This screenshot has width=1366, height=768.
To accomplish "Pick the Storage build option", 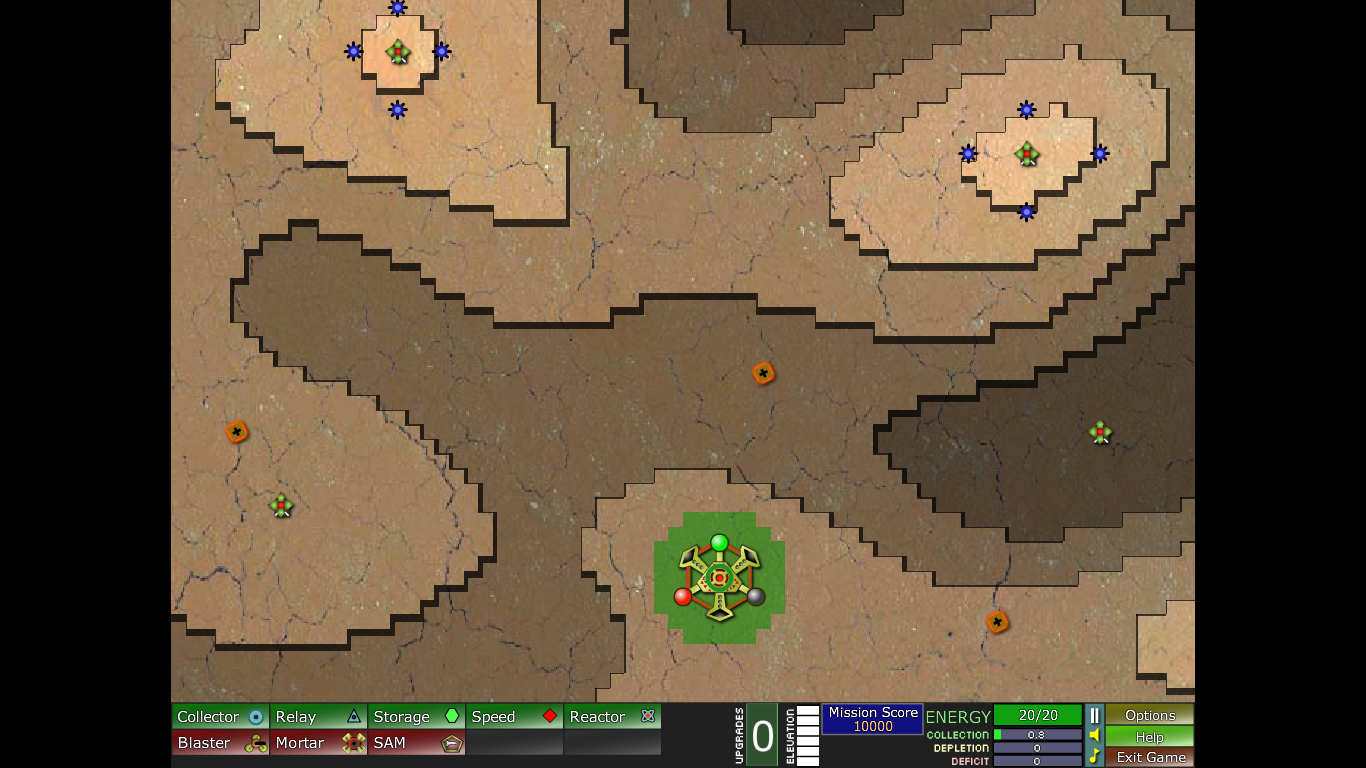I will click(x=417, y=716).
